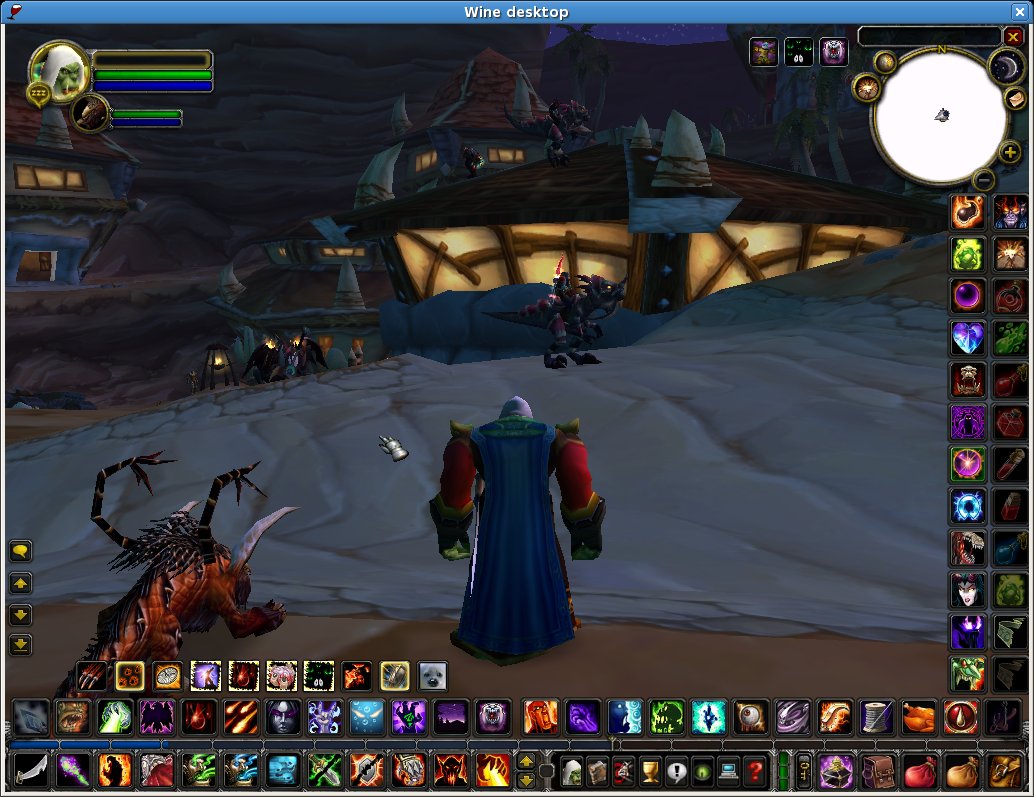
Task: Close the minimap with the X button
Action: [1012, 37]
